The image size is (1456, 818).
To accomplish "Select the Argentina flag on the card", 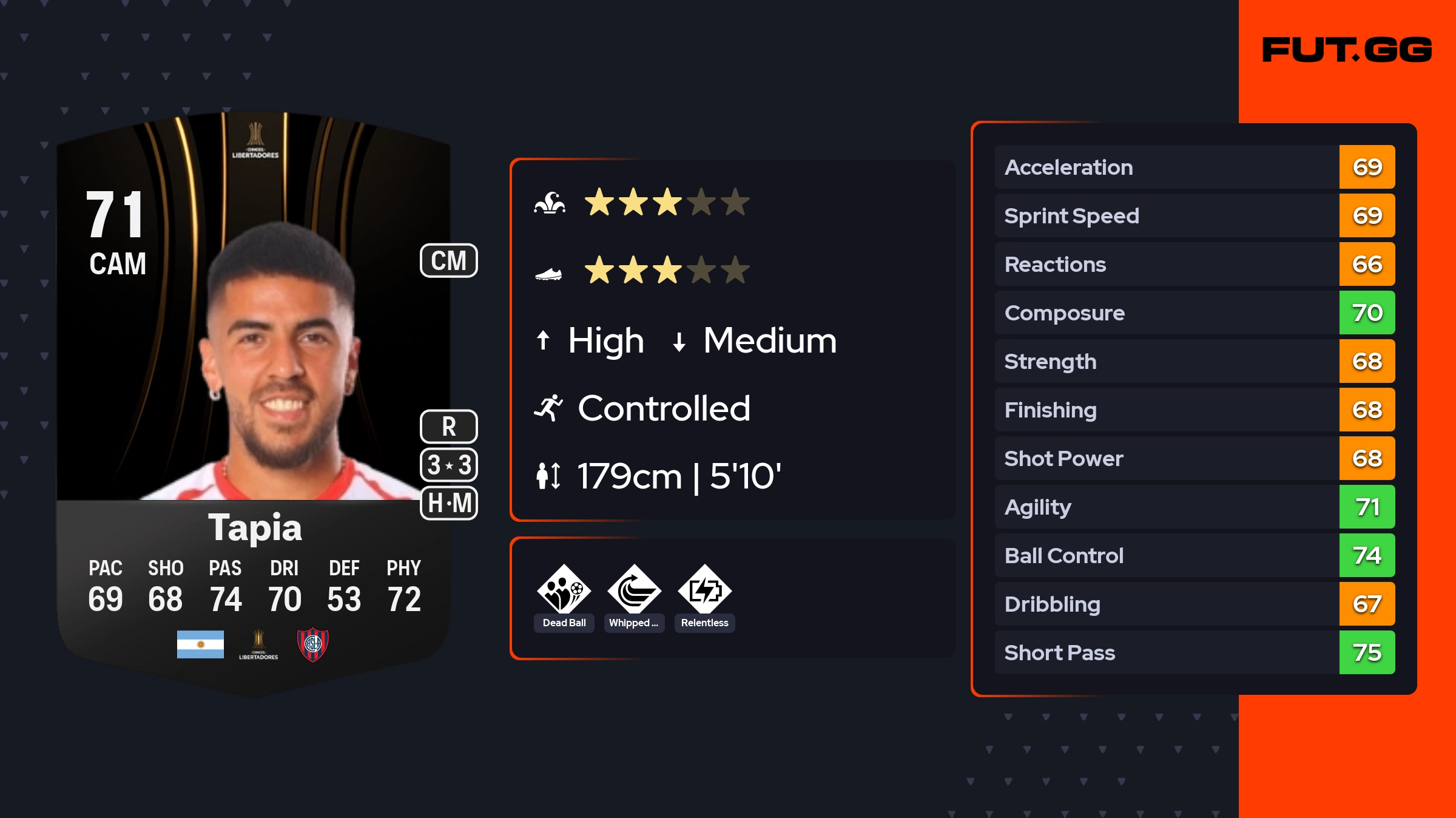I will 200,644.
